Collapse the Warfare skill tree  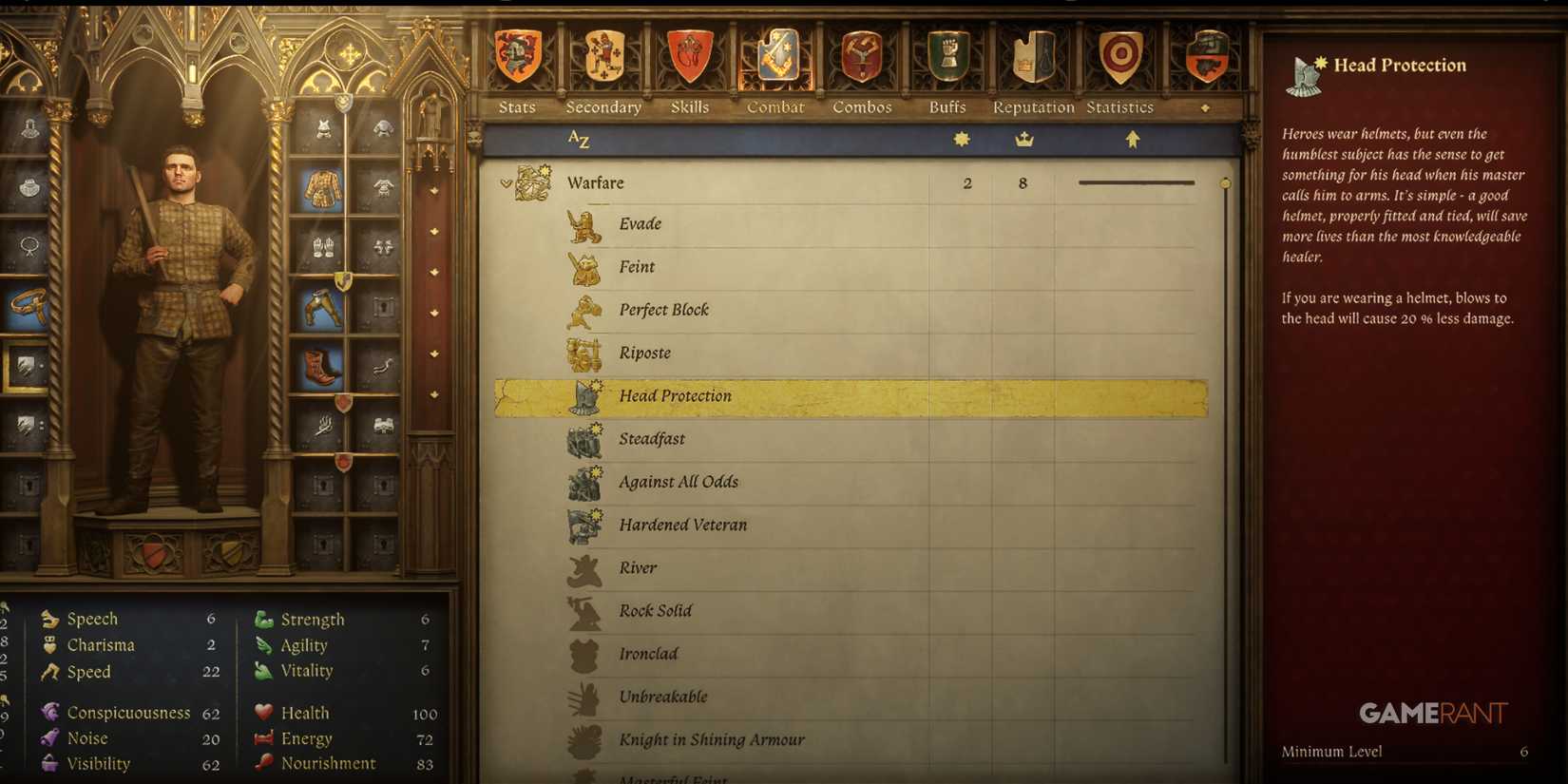[x=506, y=182]
